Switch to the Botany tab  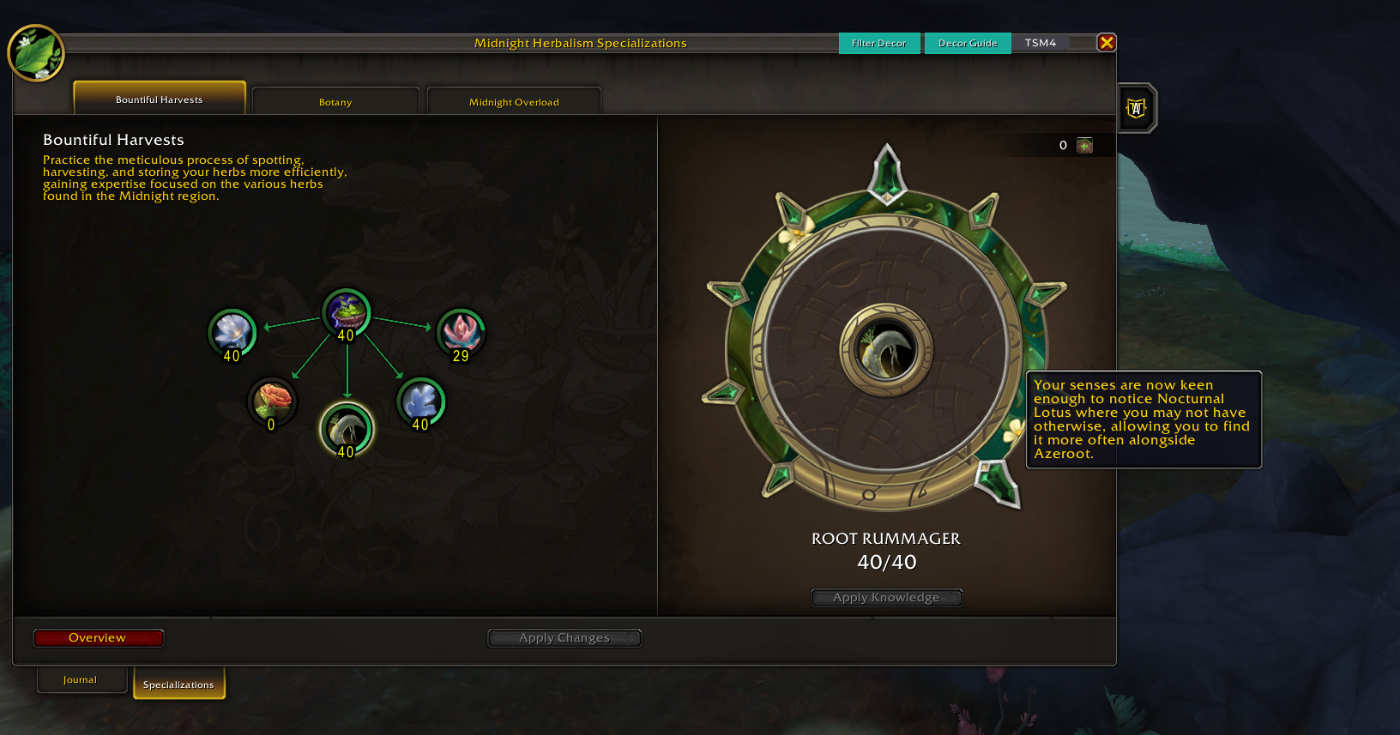(335, 102)
